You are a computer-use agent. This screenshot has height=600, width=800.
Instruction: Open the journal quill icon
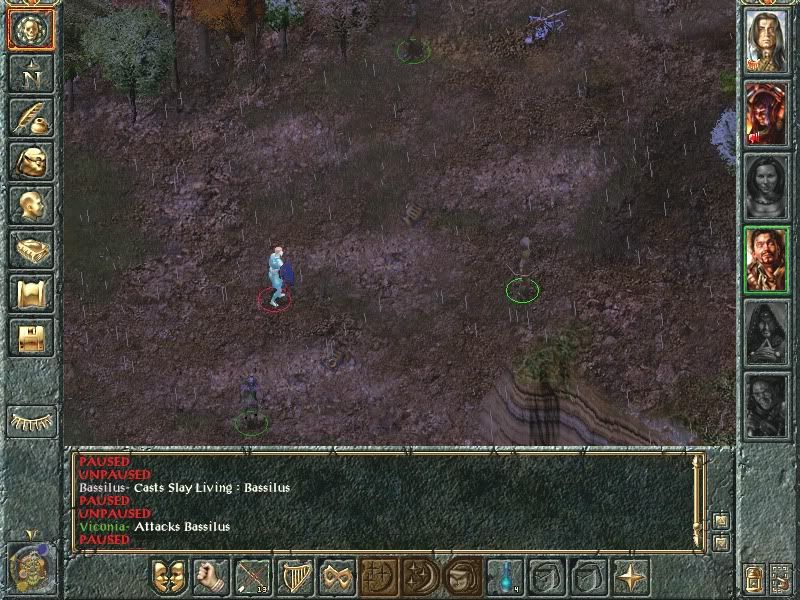[x=30, y=116]
